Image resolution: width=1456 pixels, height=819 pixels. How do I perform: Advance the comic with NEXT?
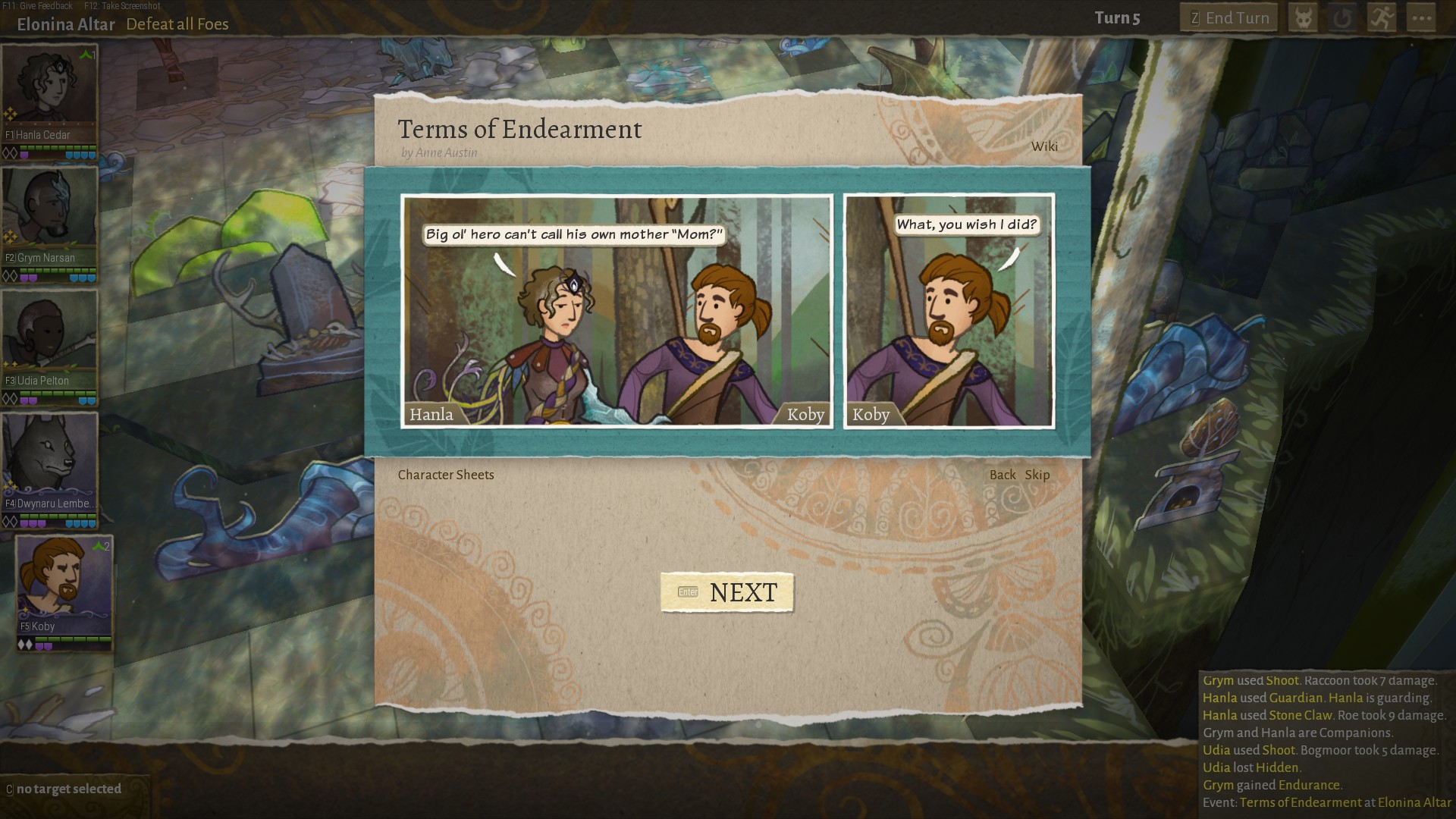(726, 592)
